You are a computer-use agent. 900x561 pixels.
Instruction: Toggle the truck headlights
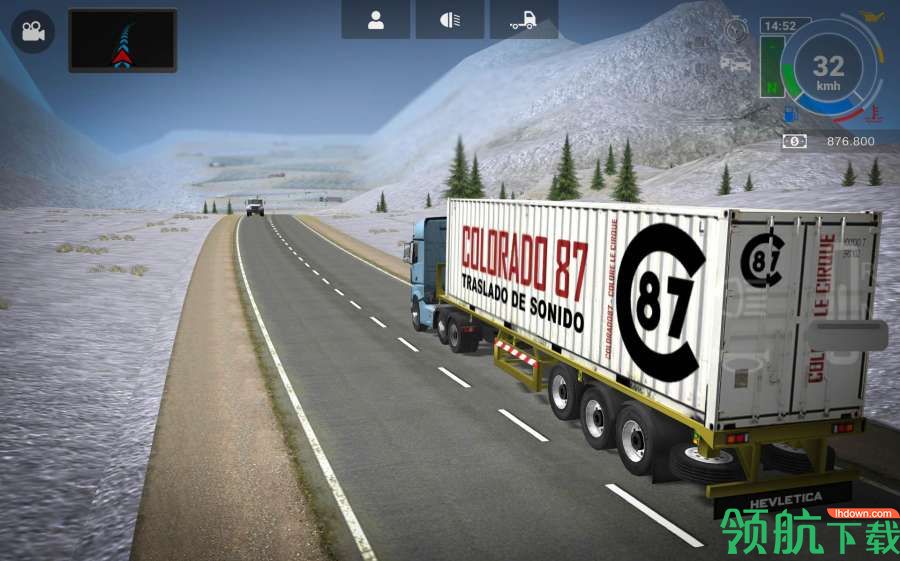pos(450,20)
